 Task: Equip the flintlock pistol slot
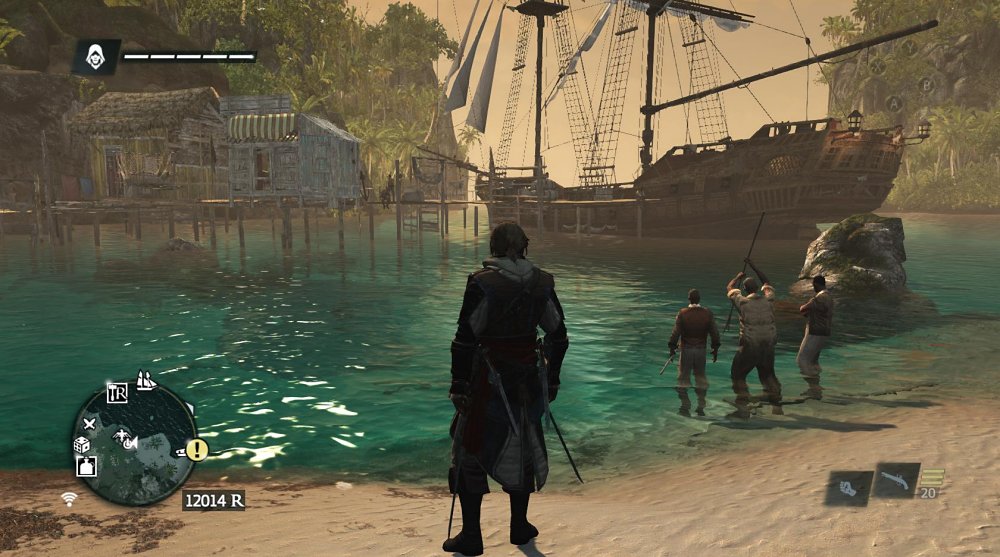point(895,481)
